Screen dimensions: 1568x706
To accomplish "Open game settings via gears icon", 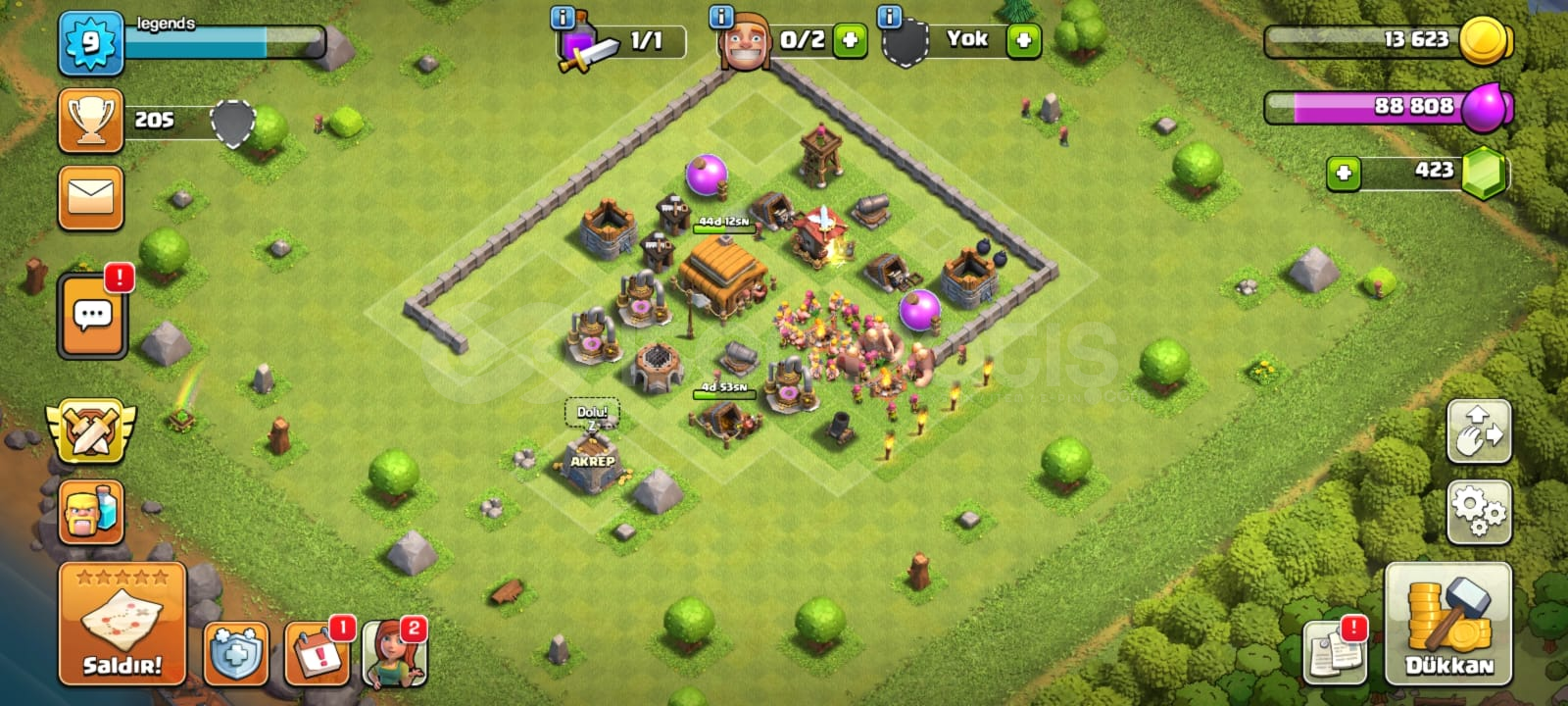I will (1483, 510).
